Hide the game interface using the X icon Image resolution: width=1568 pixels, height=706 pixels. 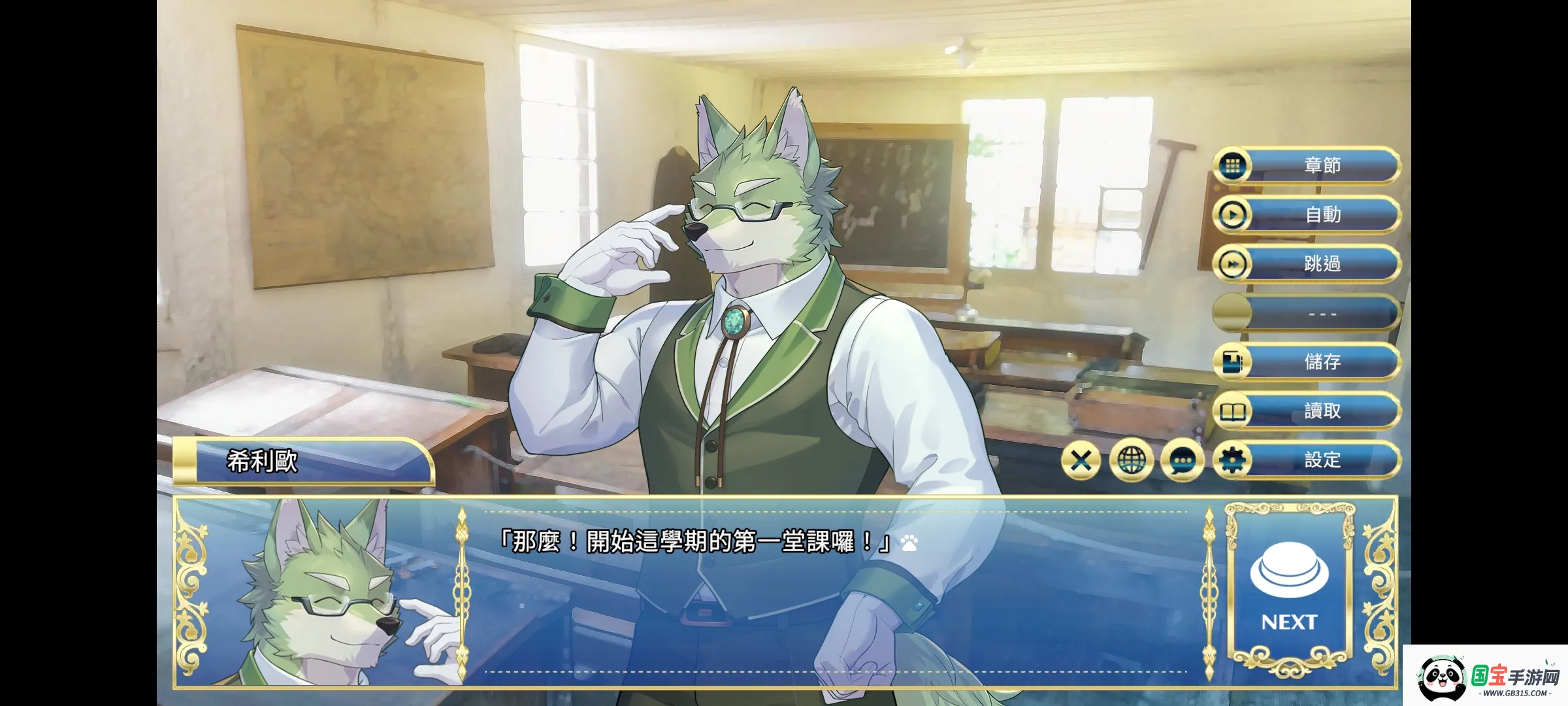coord(1081,460)
